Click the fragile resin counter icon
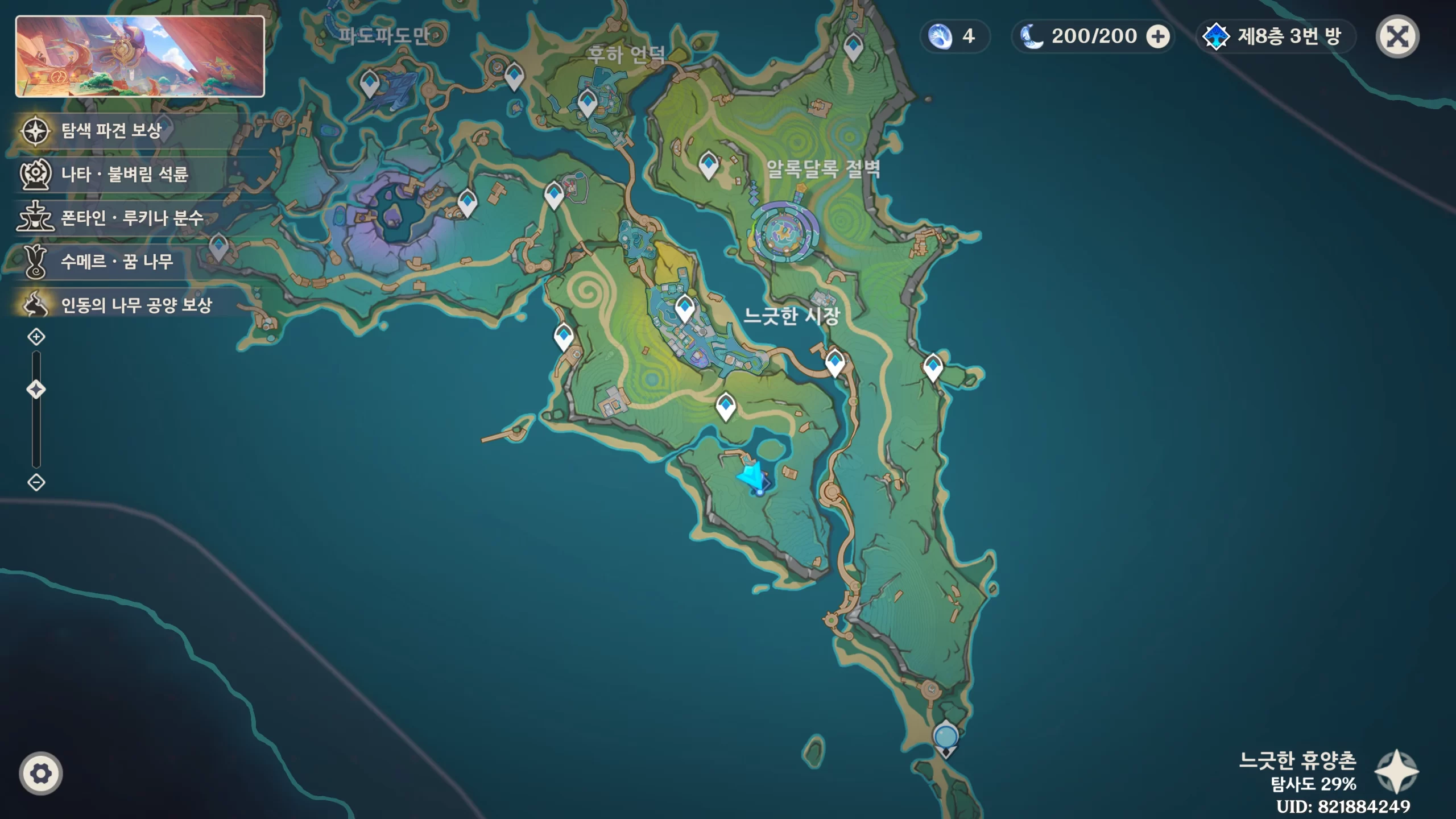Screen dimensions: 1456x819 point(940,37)
